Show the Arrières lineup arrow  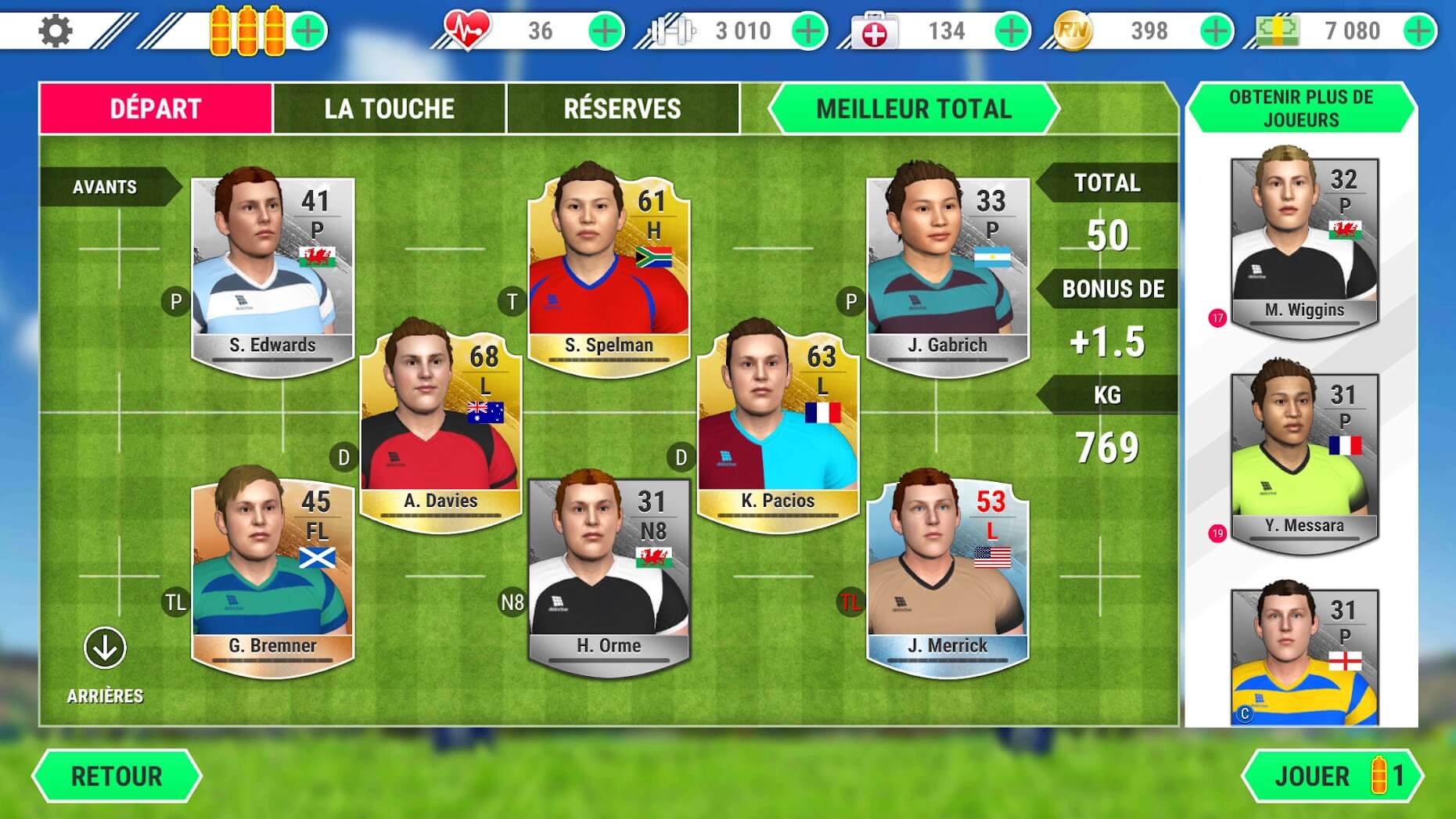click(105, 648)
